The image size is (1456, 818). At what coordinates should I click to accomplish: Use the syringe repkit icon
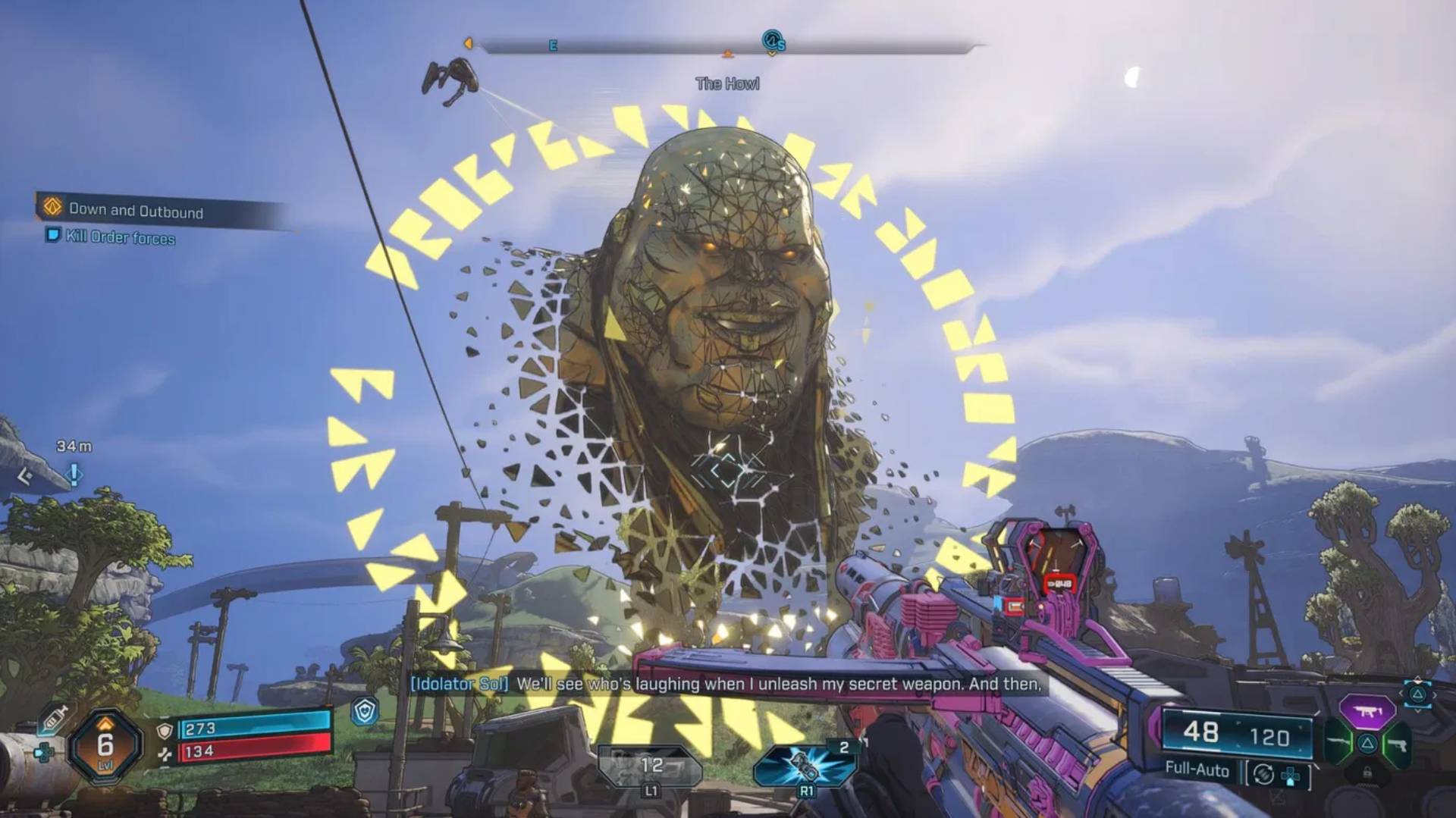55,716
